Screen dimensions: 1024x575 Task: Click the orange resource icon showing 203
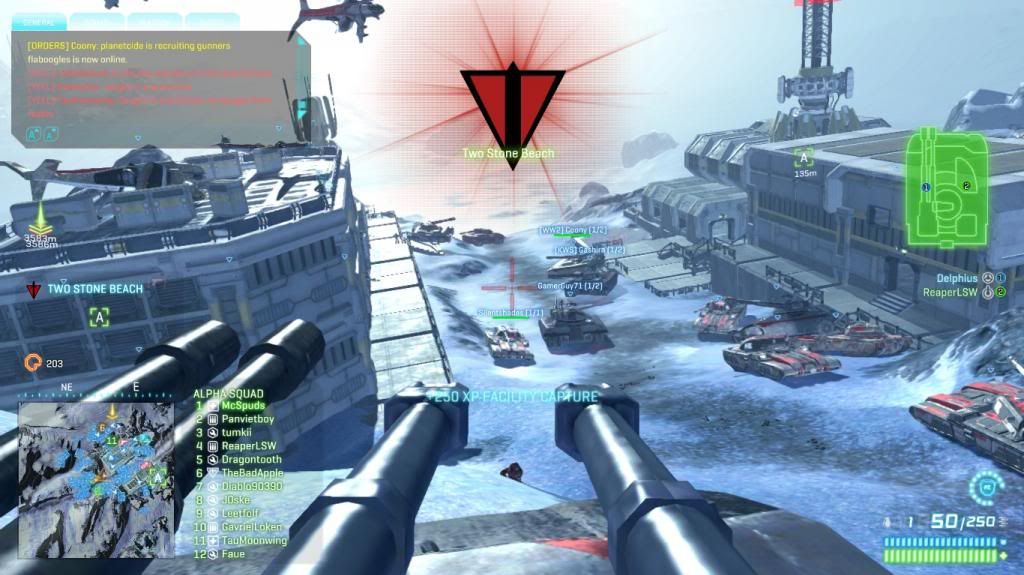point(32,363)
